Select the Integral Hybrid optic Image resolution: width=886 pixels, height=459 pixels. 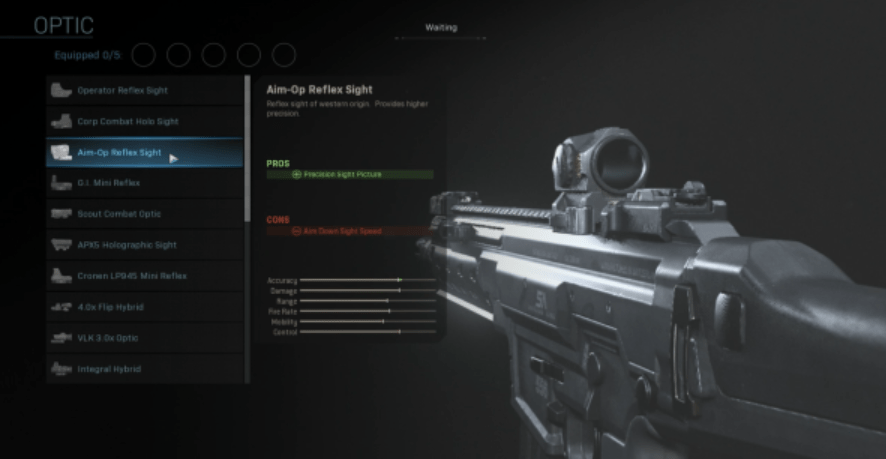tap(144, 369)
